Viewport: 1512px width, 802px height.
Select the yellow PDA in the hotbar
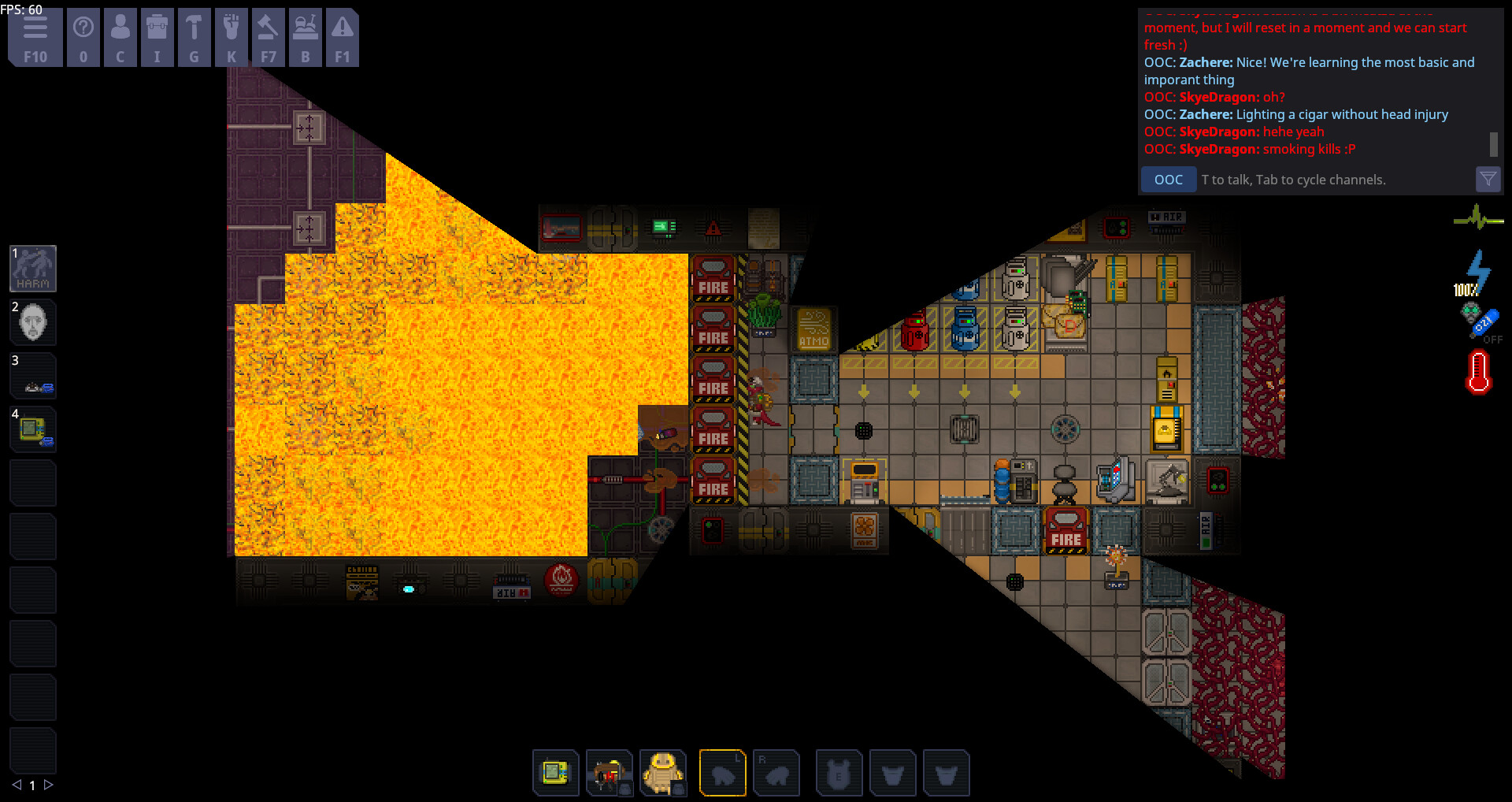point(556,773)
